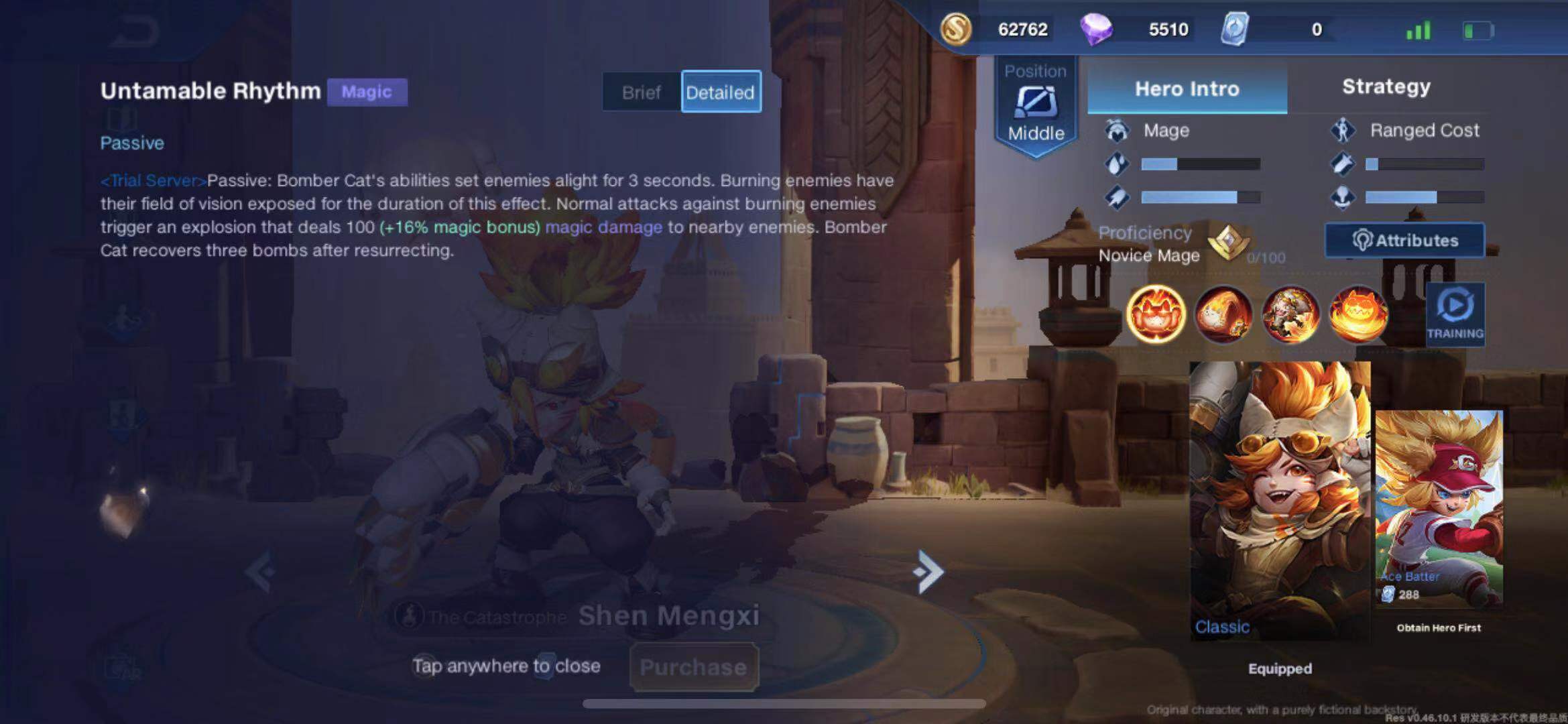Switch to the Brief skill description
Viewport: 1568px width, 724px height.
click(641, 93)
